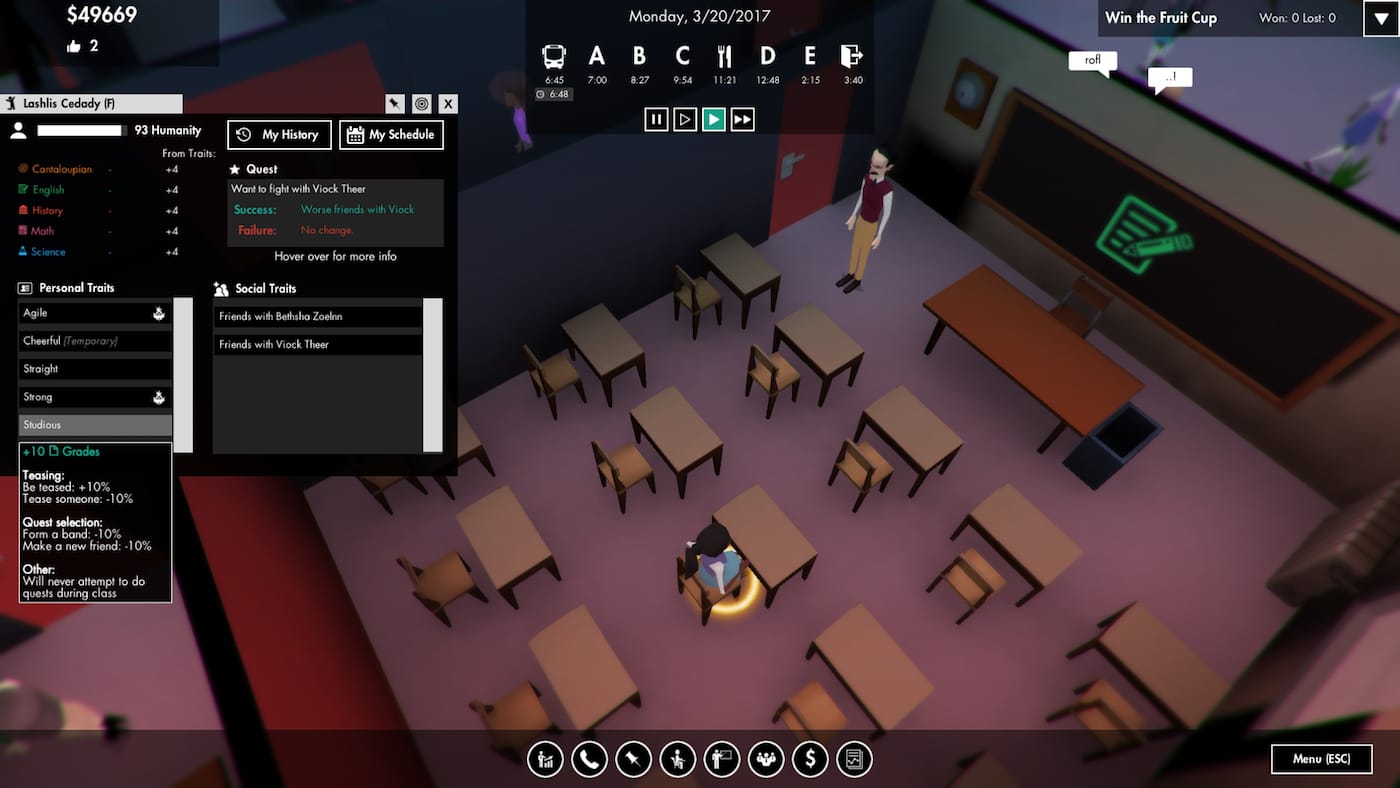Enable the fast game speed playback toggle
Image resolution: width=1400 pixels, height=788 pixels.
coord(742,118)
